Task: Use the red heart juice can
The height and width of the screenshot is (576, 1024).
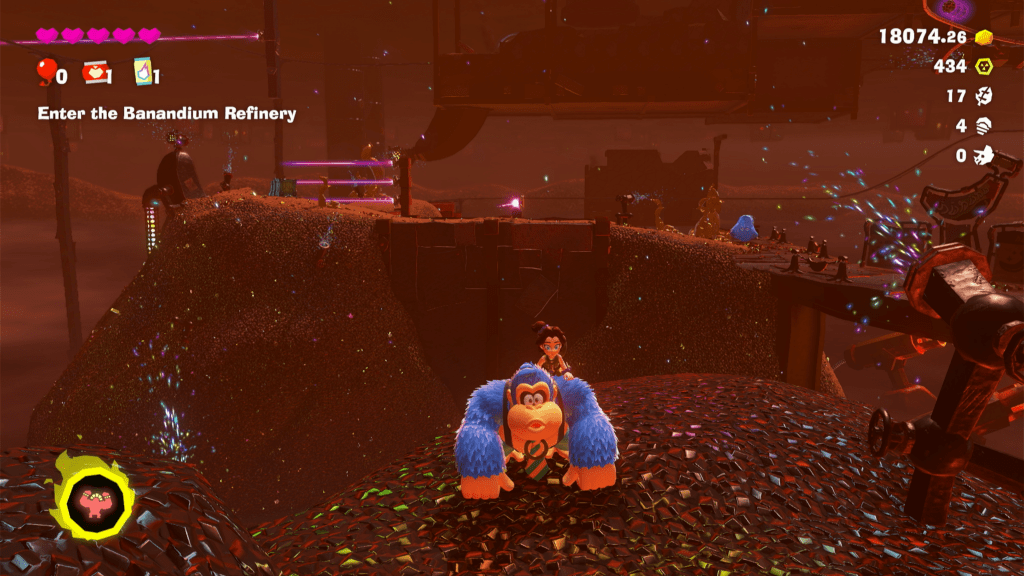Action: pos(95,72)
